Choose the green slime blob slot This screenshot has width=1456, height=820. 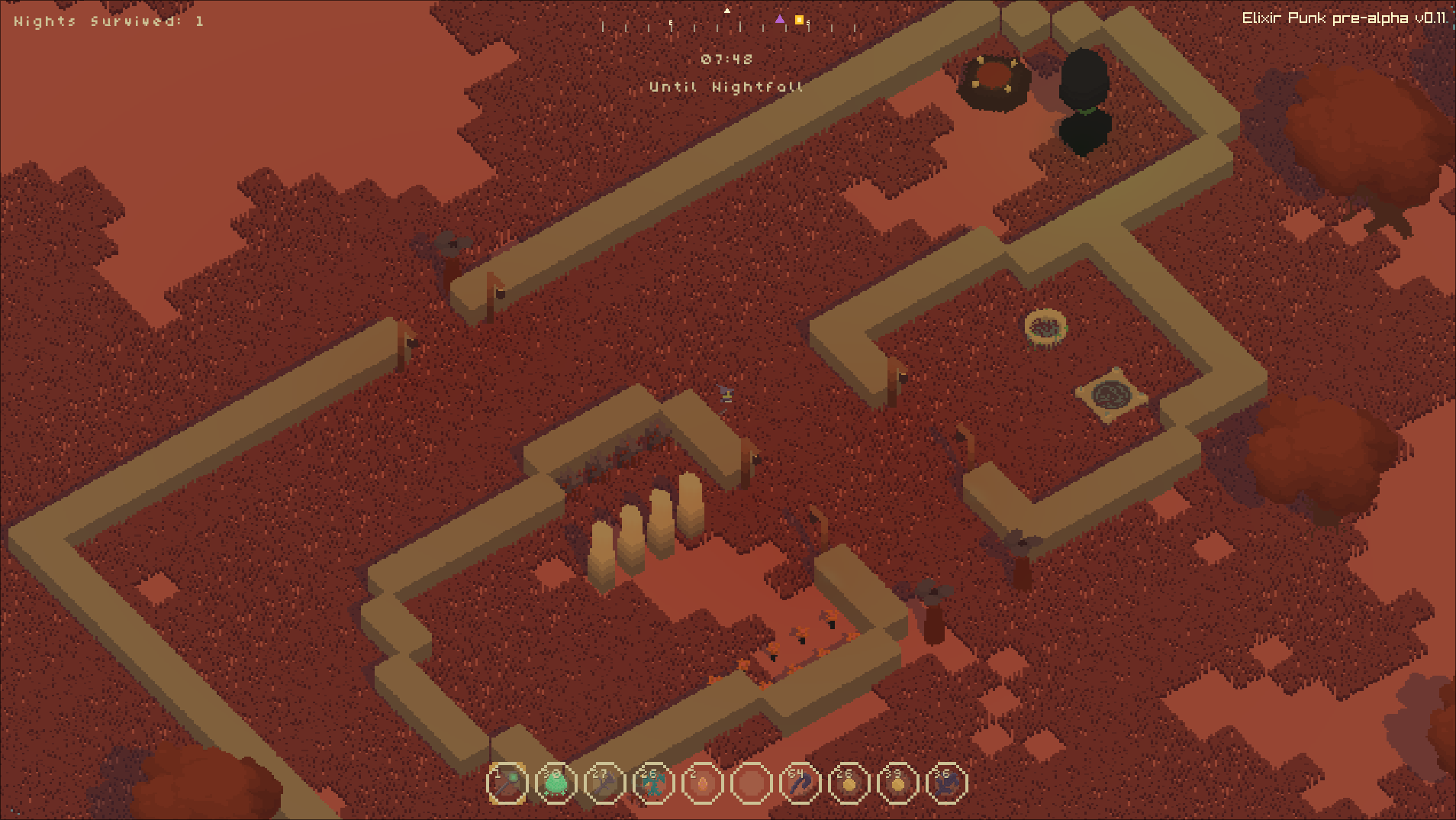556,783
